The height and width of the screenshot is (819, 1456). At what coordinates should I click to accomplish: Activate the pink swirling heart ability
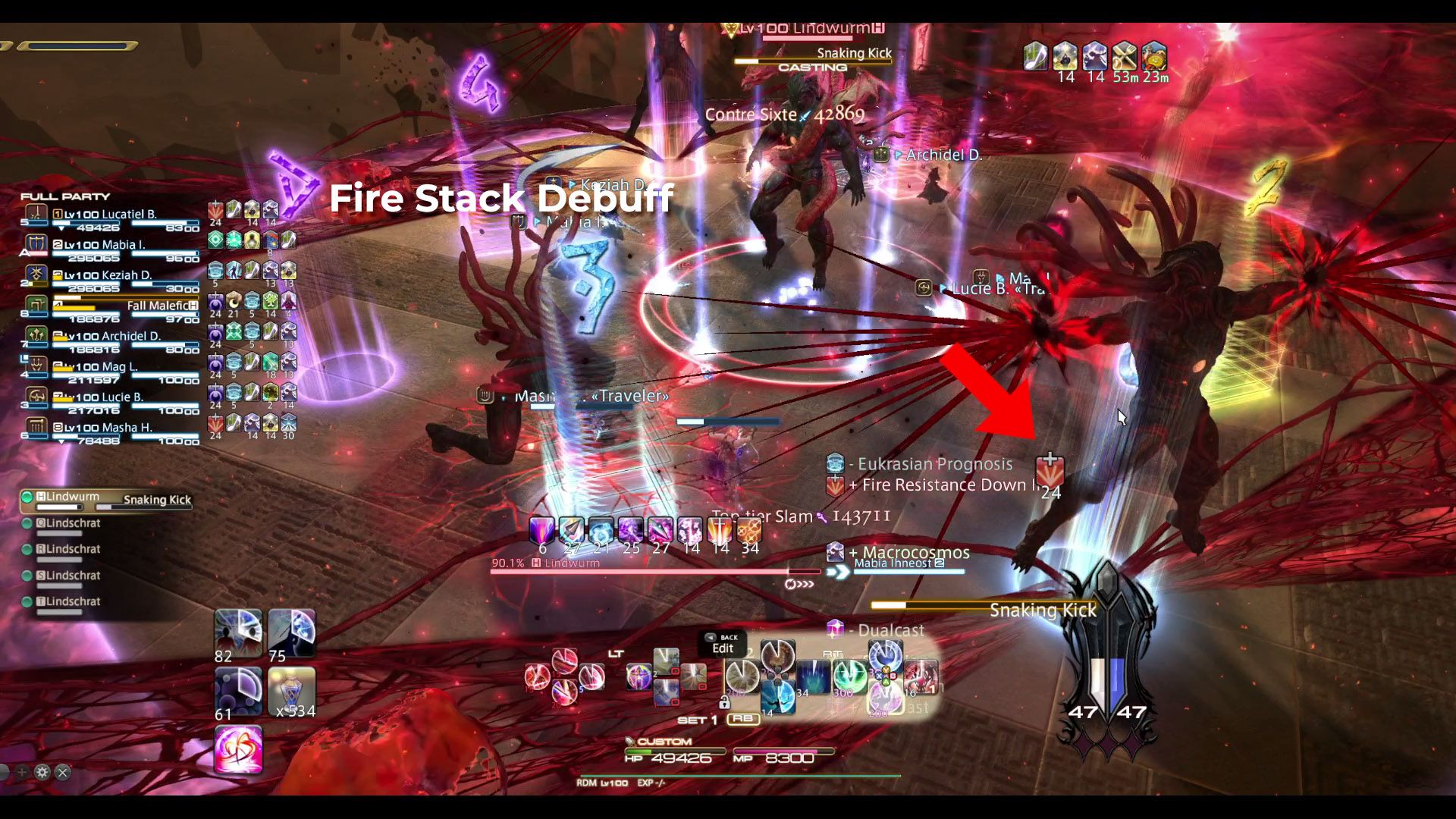click(239, 750)
